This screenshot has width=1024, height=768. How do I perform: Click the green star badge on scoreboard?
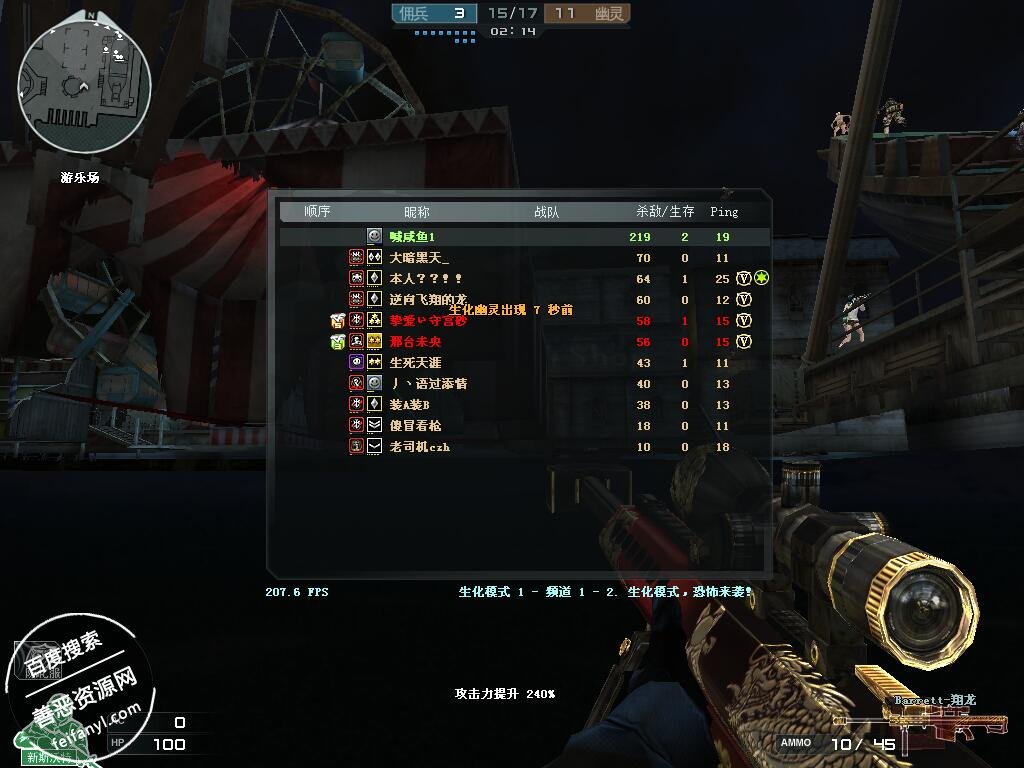point(761,278)
